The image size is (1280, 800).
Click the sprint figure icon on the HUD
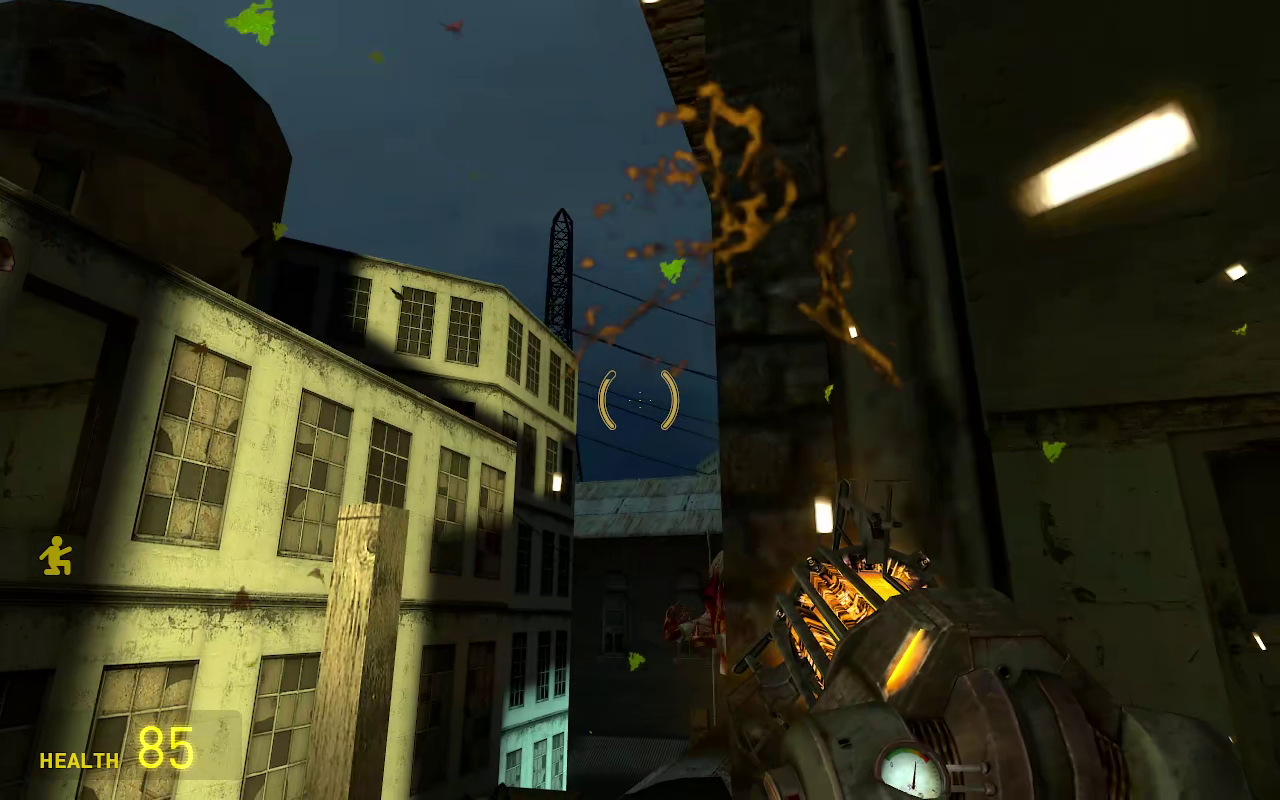tap(55, 556)
